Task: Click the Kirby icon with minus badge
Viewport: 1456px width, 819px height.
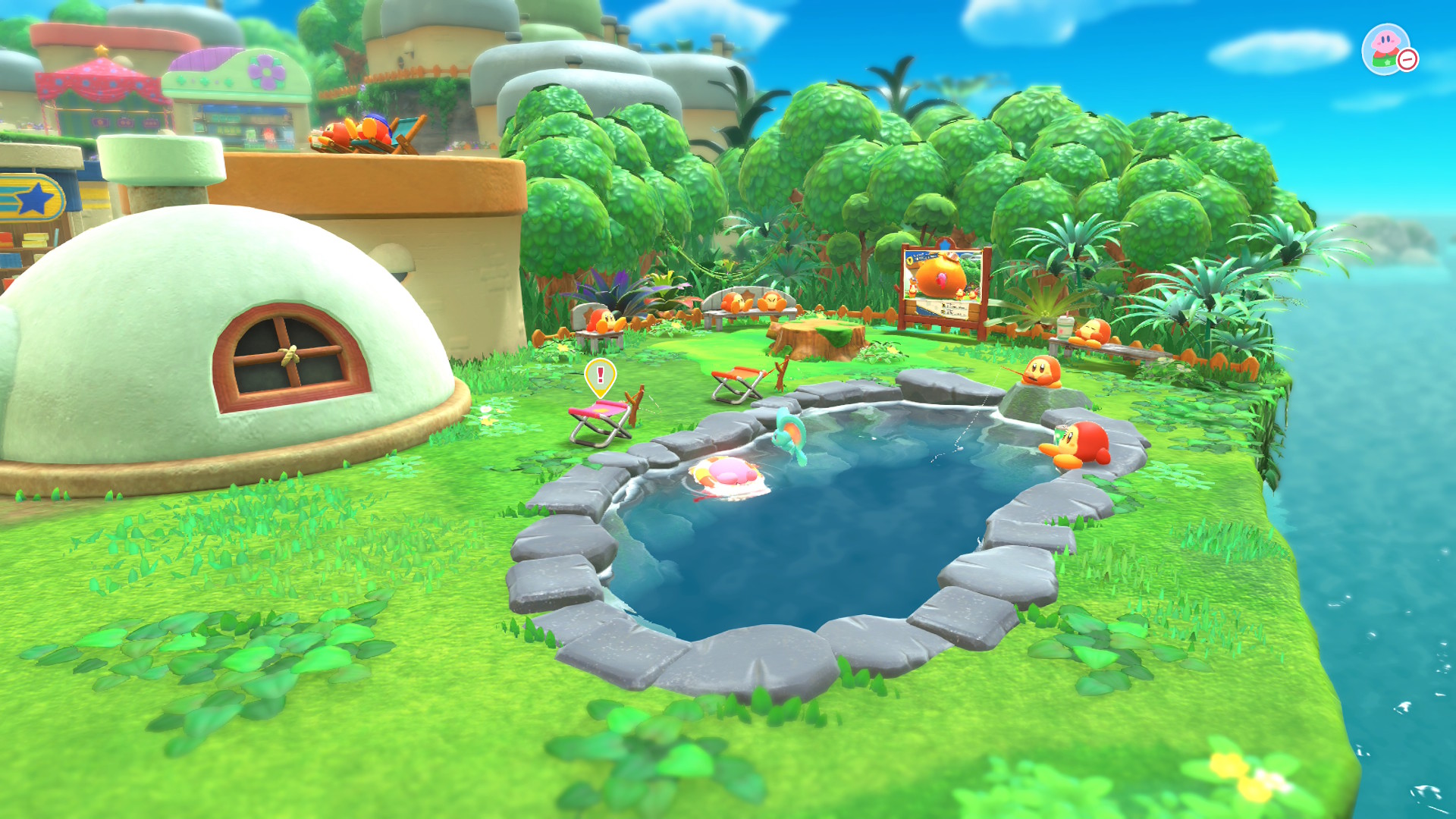Action: (1388, 49)
